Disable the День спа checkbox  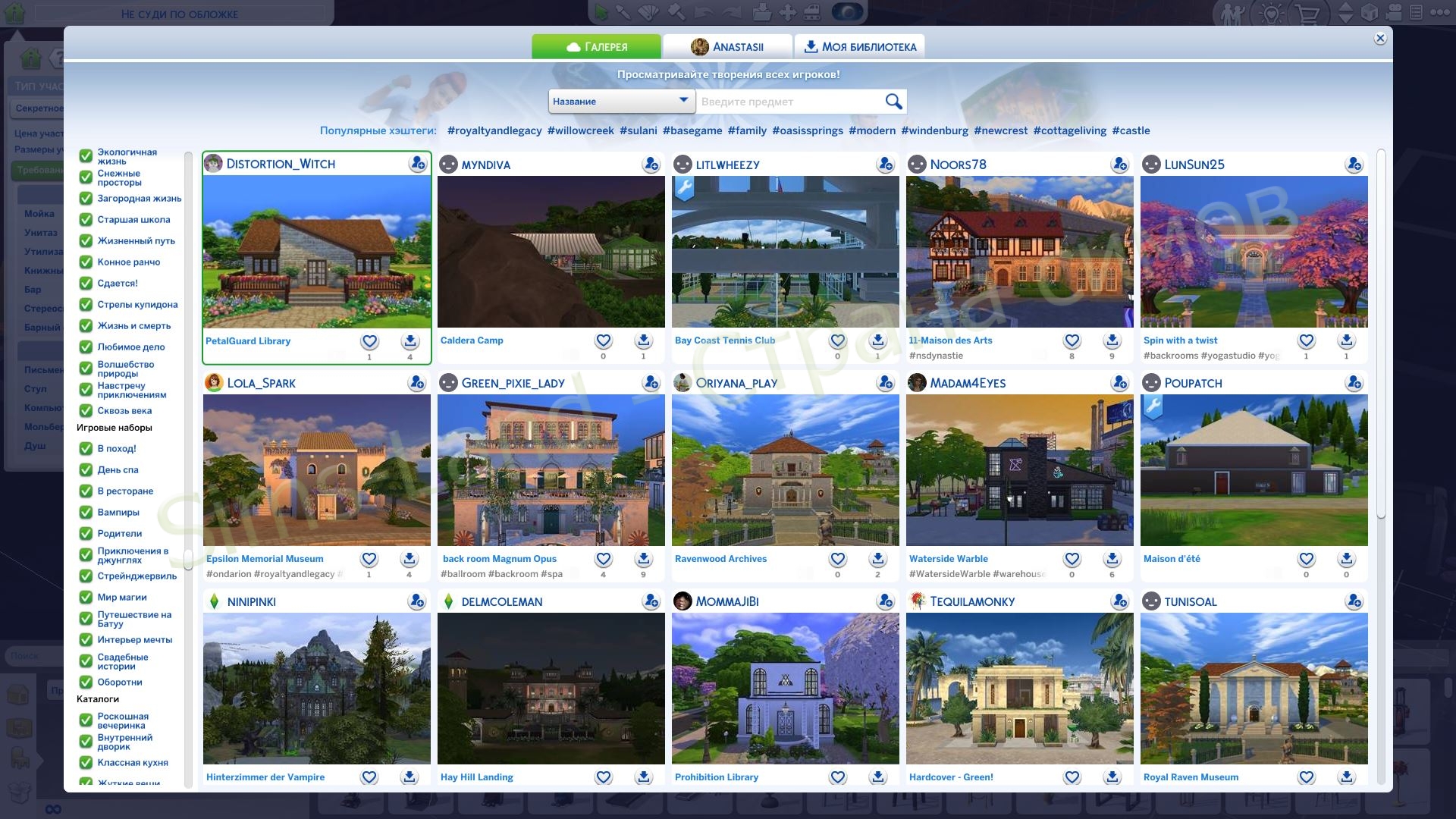click(x=85, y=470)
